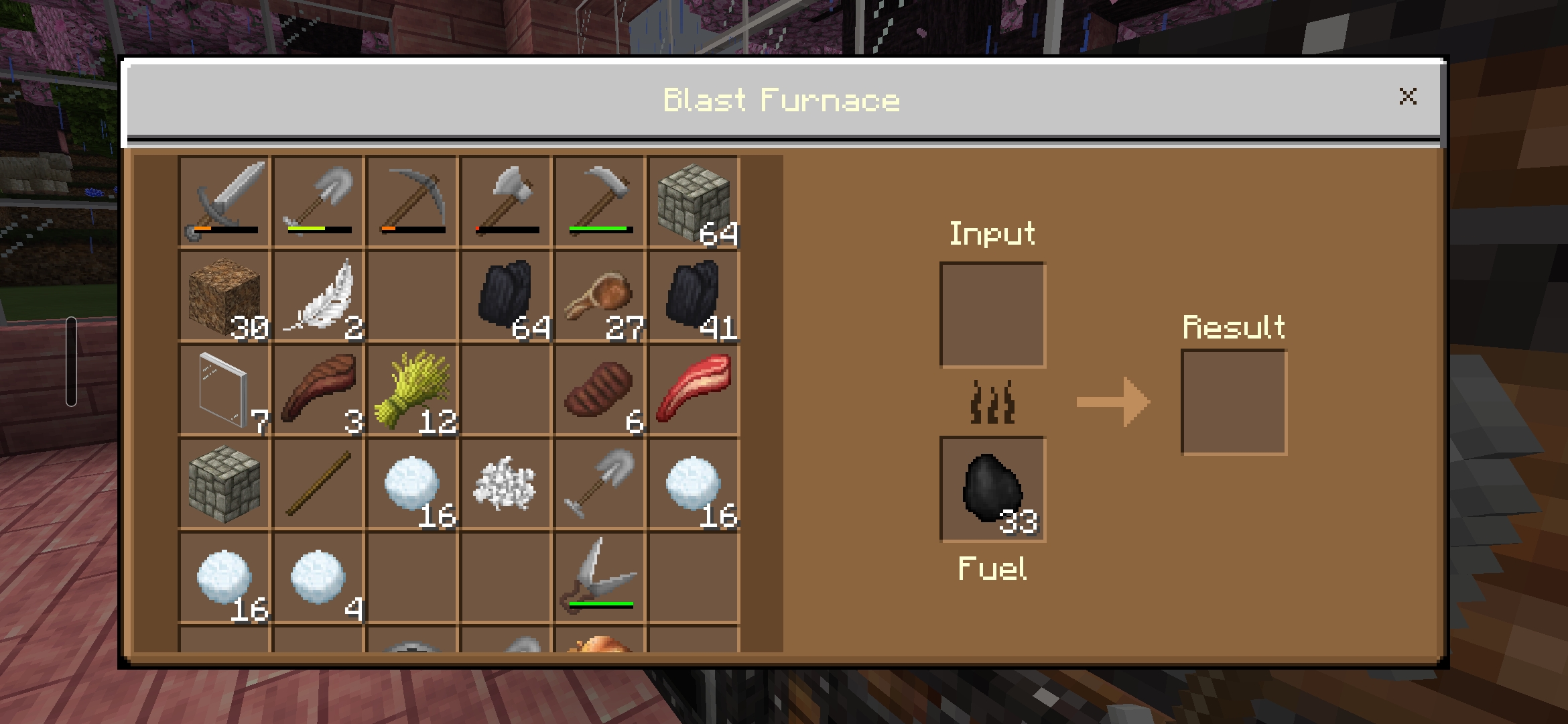Select the stack of 64 stone bricks

(694, 201)
